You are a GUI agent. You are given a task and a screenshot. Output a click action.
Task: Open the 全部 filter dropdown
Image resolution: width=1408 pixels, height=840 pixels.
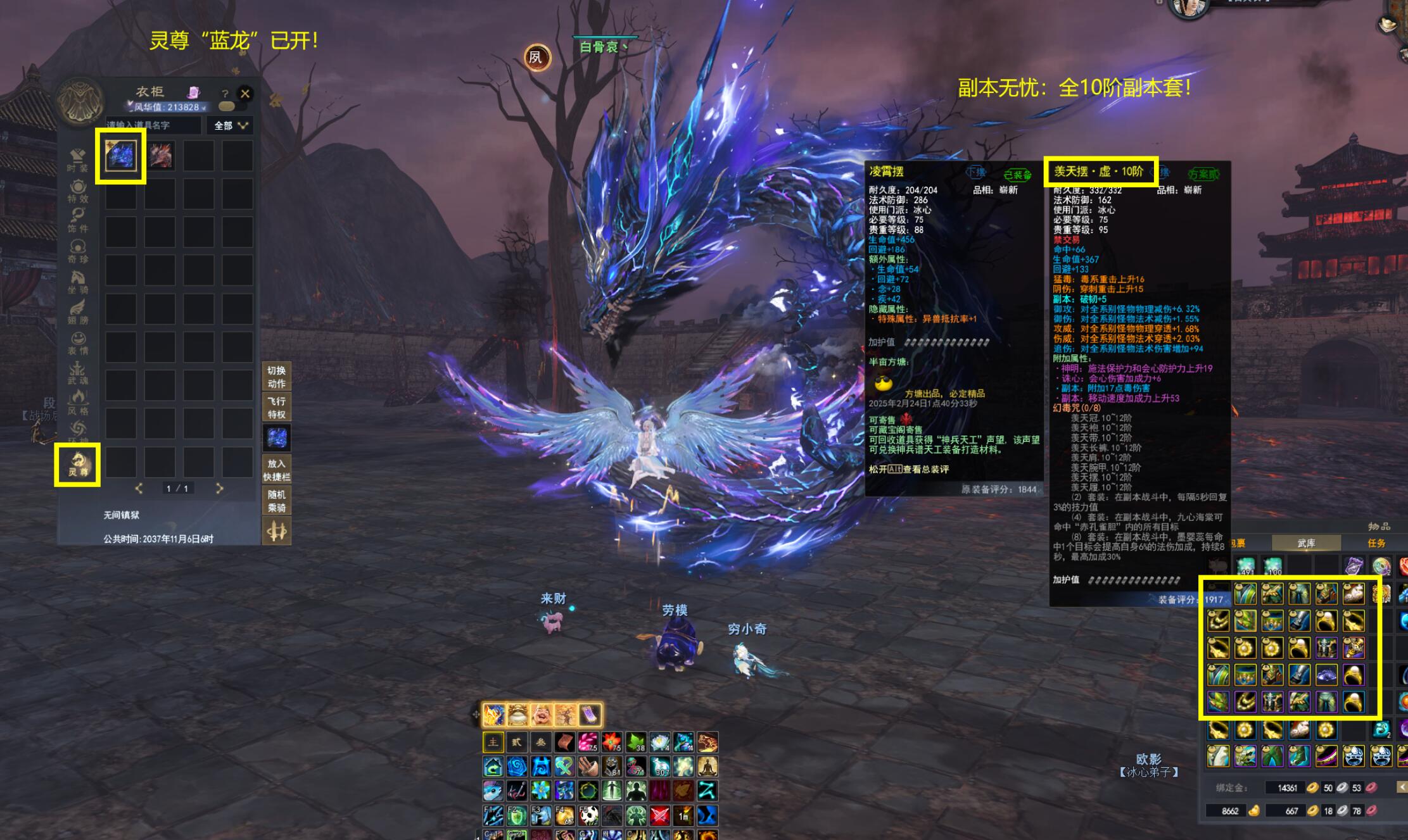click(x=230, y=125)
